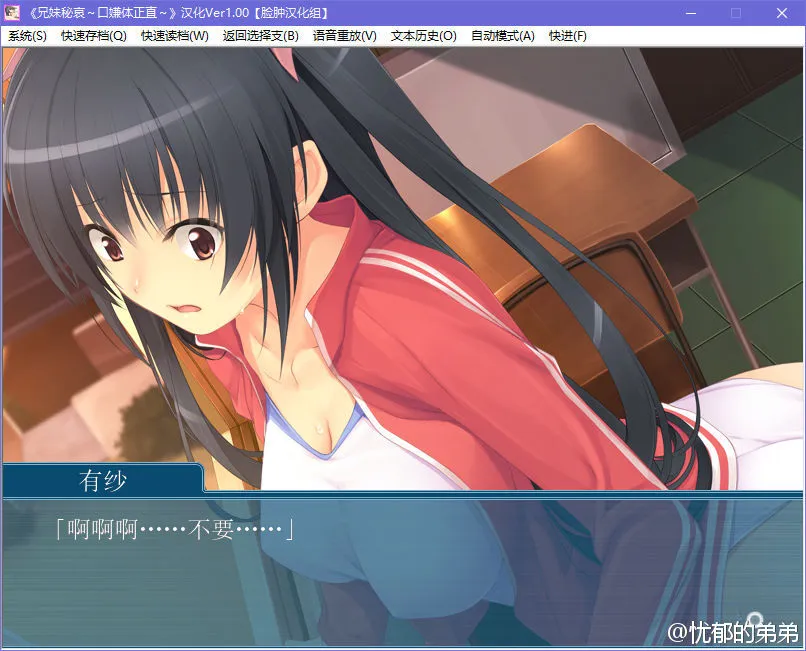Replay voice via 语音重放(V)
The image size is (806, 651).
[345, 36]
